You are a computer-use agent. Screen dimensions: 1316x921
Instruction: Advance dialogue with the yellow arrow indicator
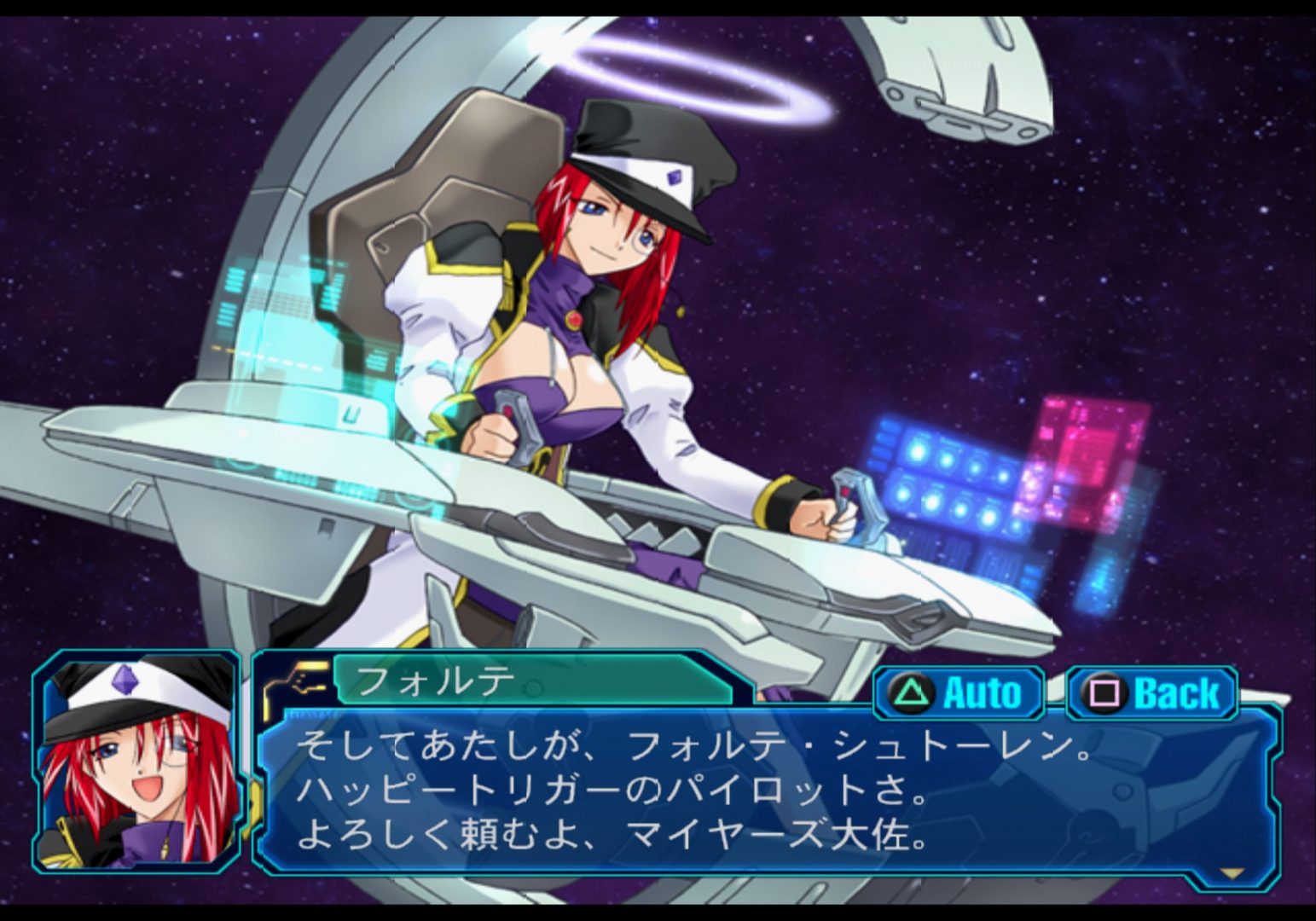coord(1232,873)
